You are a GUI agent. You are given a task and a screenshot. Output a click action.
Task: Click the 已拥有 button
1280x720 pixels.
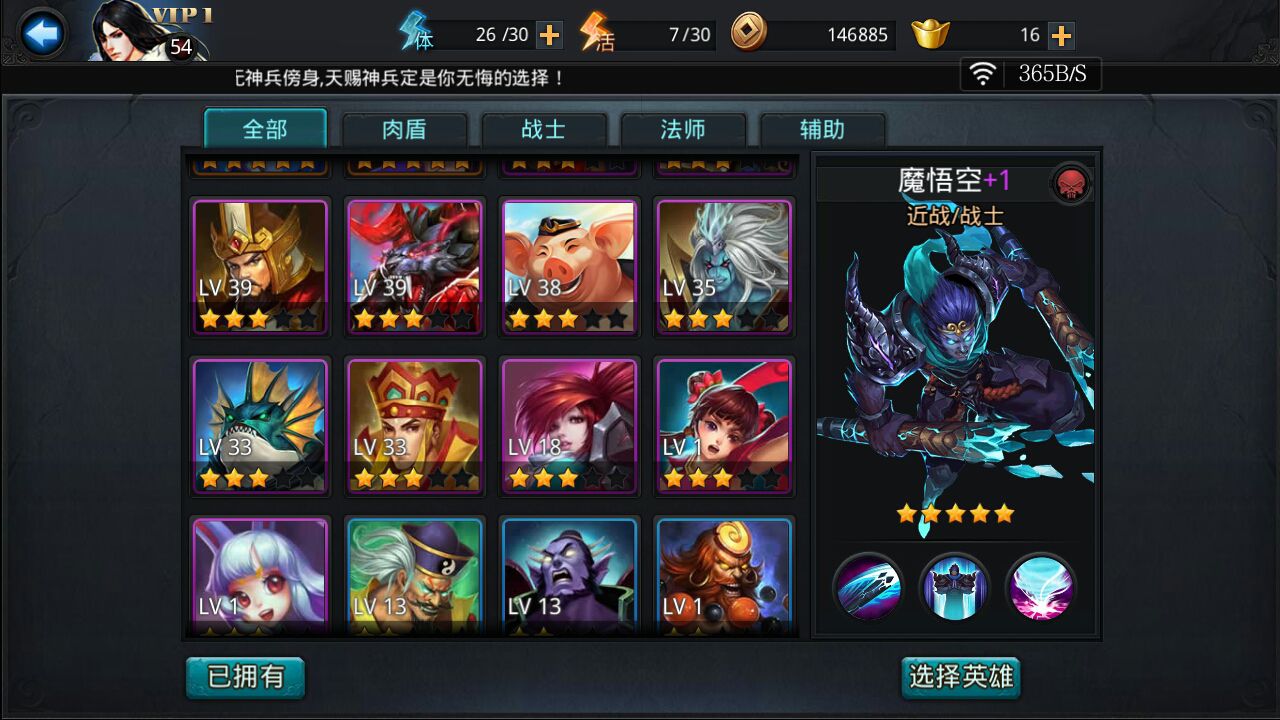245,676
